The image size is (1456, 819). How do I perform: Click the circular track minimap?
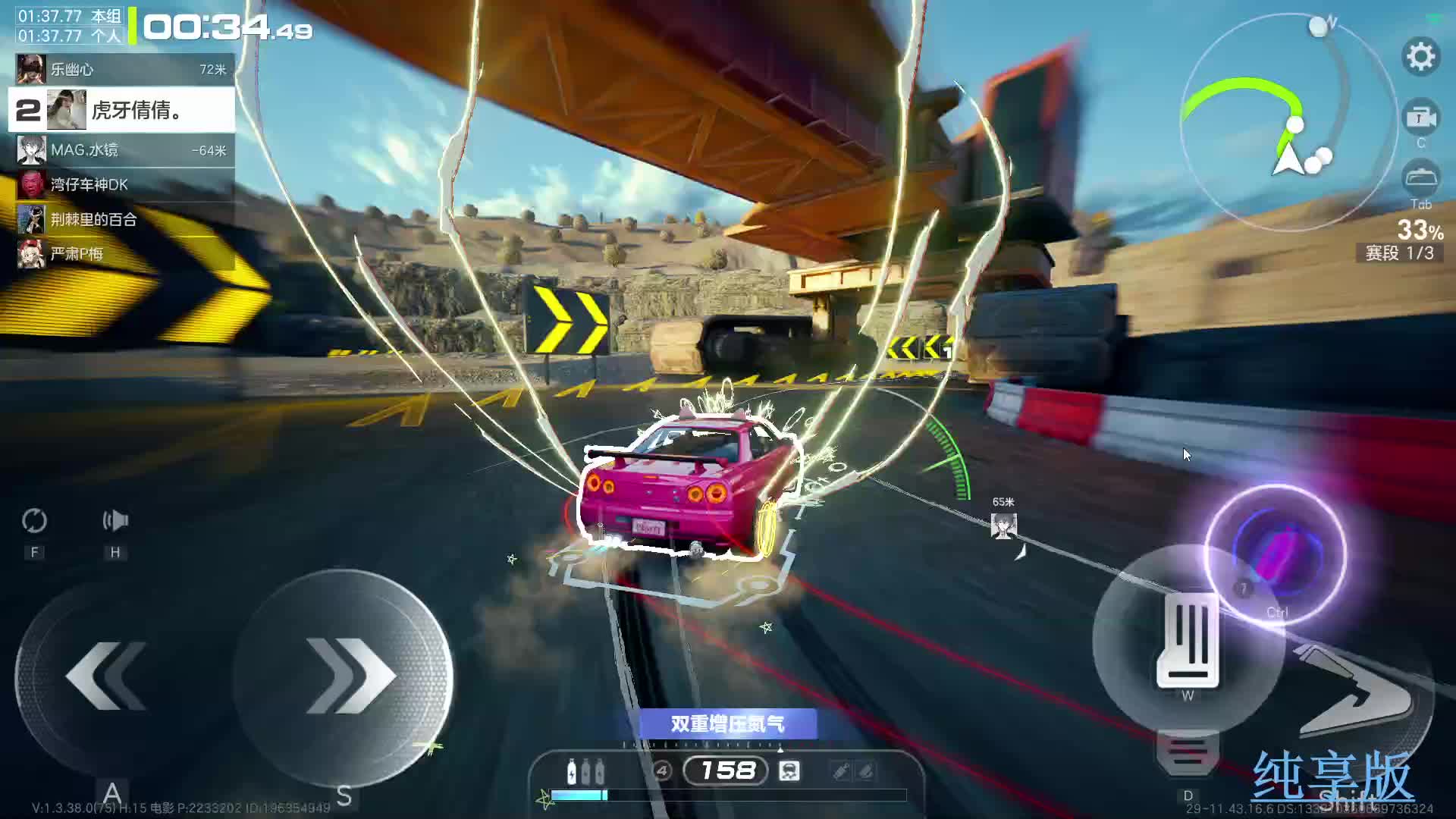pos(1289,121)
